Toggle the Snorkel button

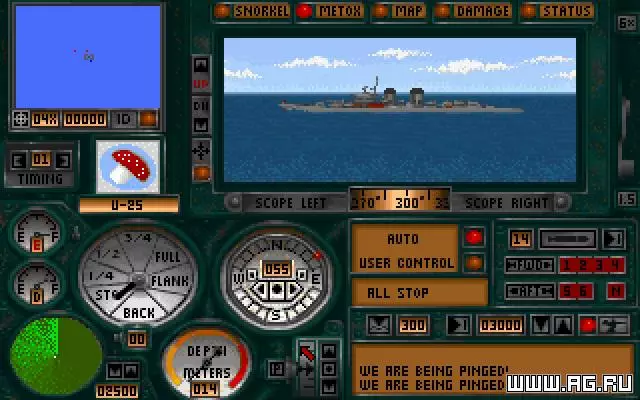pyautogui.click(x=254, y=12)
